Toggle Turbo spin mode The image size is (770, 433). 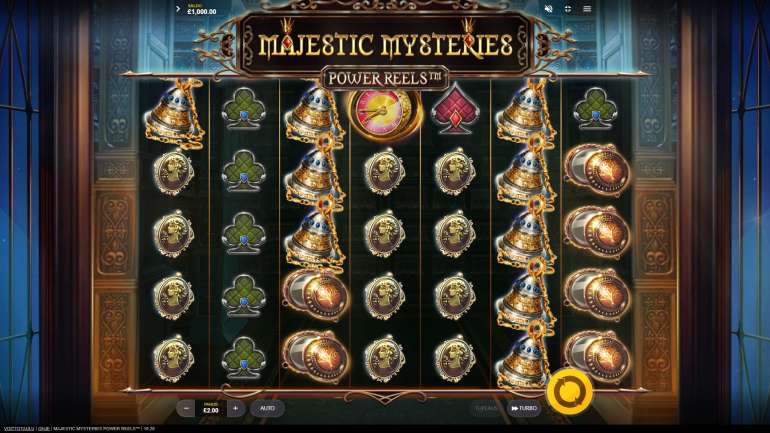524,408
